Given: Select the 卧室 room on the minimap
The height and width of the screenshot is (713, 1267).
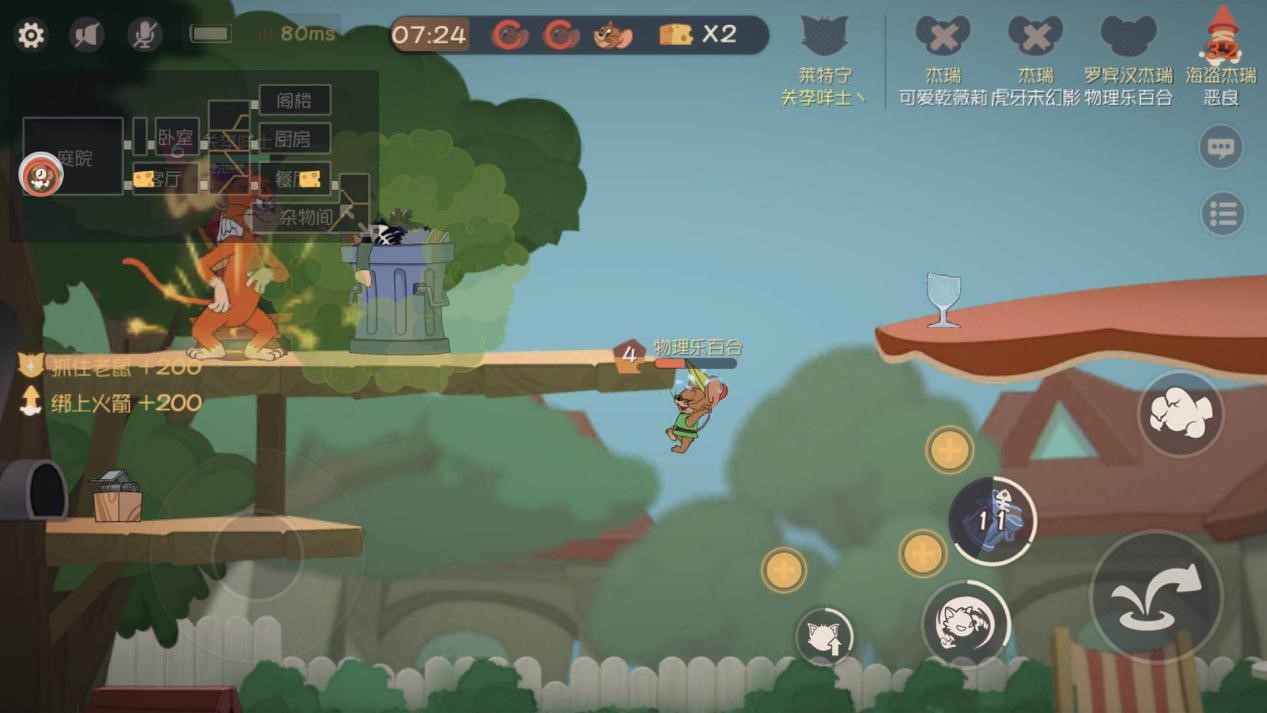Looking at the screenshot, I should (x=176, y=137).
